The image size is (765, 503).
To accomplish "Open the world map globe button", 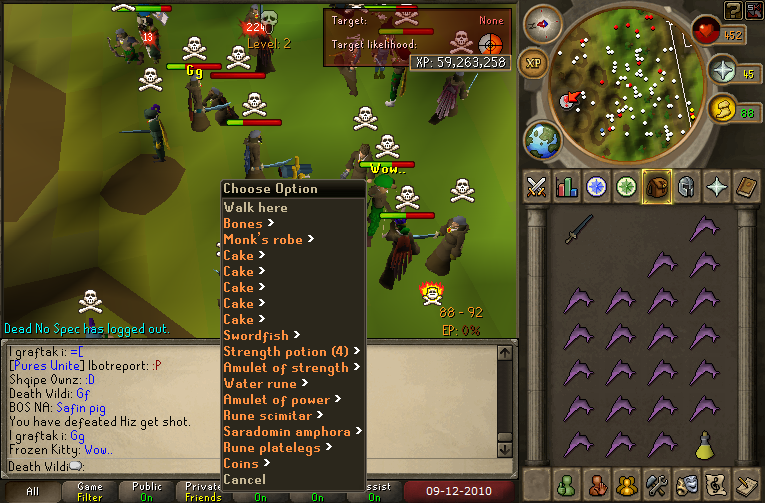I will click(542, 139).
